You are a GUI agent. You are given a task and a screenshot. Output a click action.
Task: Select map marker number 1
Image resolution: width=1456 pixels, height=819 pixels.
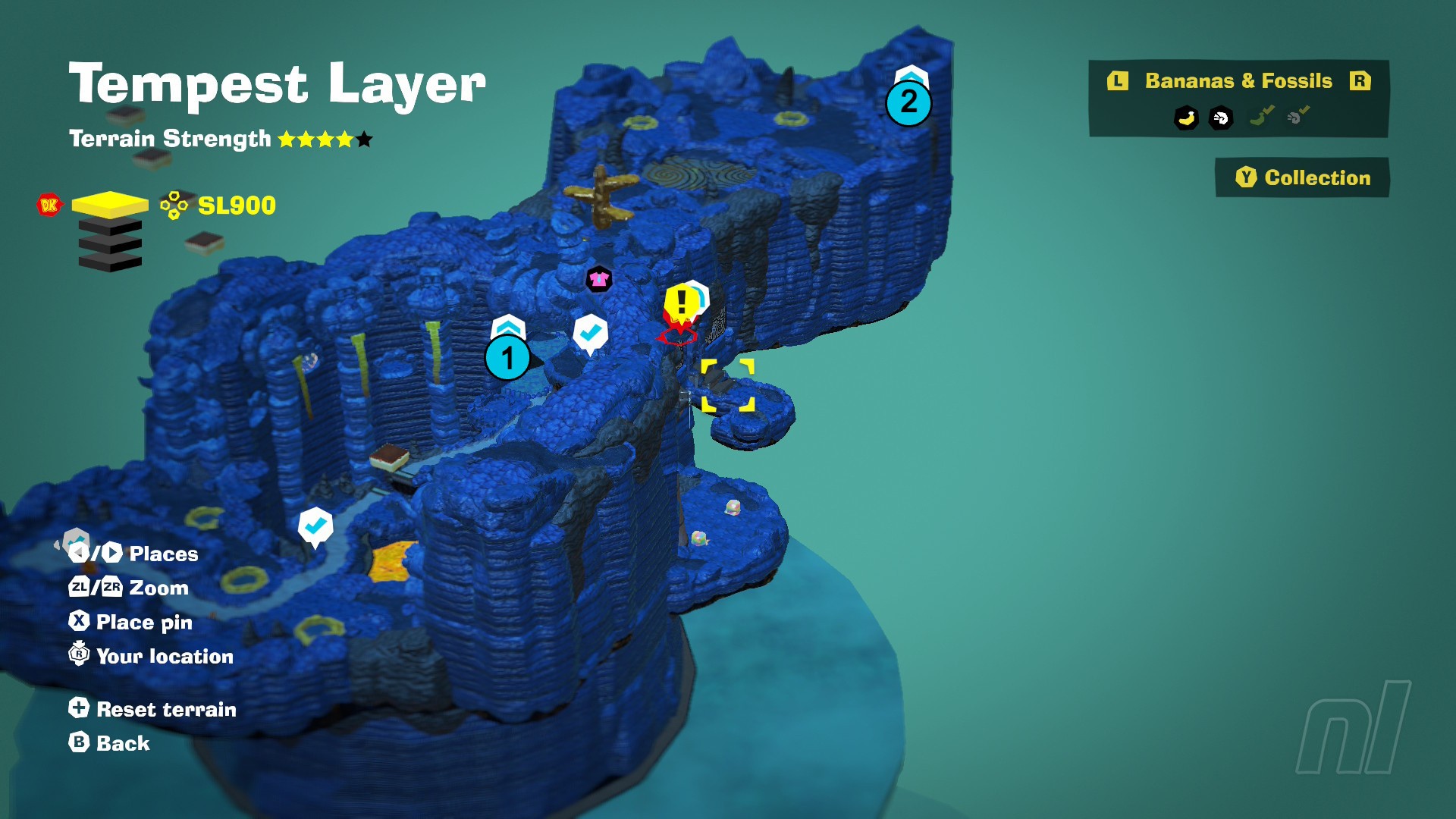coord(507,358)
